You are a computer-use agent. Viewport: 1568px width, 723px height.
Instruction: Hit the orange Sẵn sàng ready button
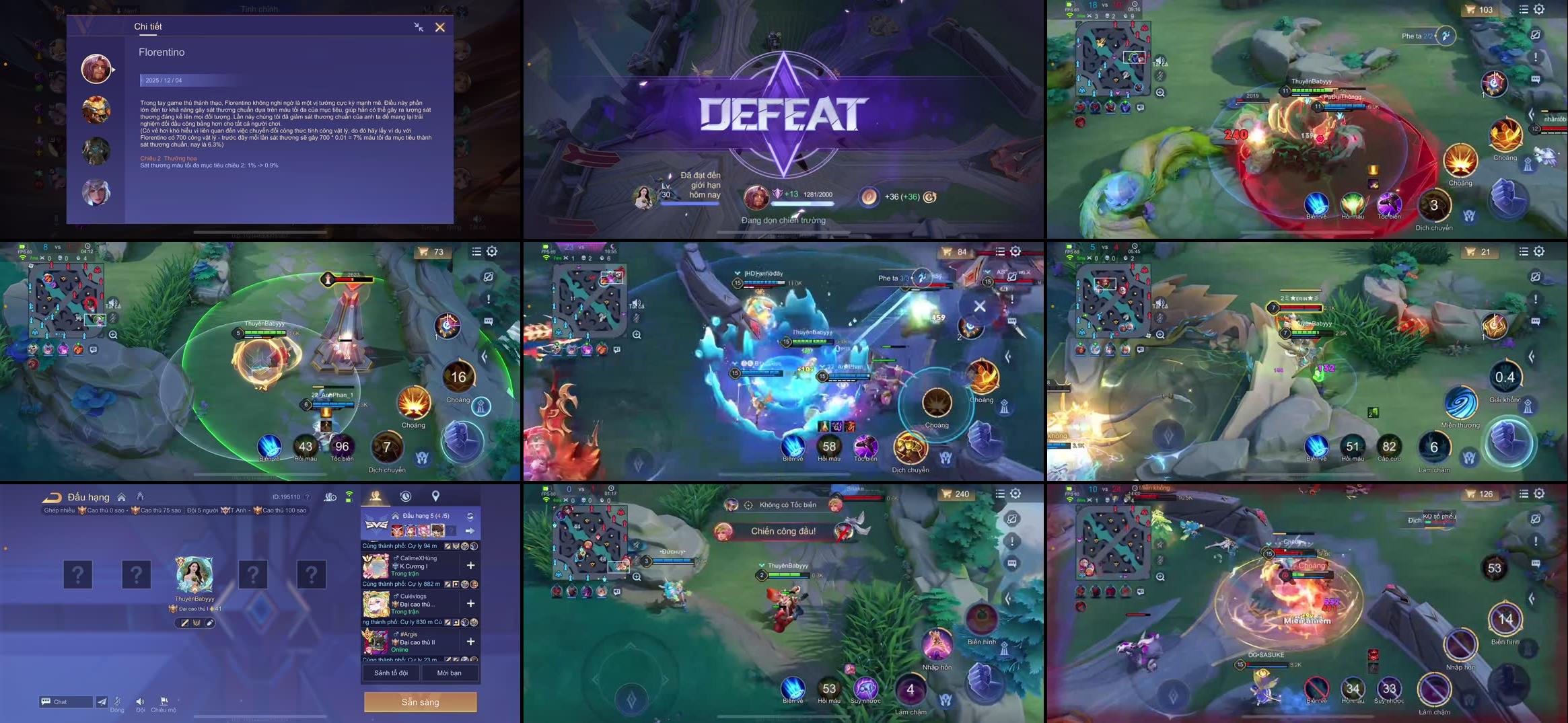pyautogui.click(x=420, y=701)
